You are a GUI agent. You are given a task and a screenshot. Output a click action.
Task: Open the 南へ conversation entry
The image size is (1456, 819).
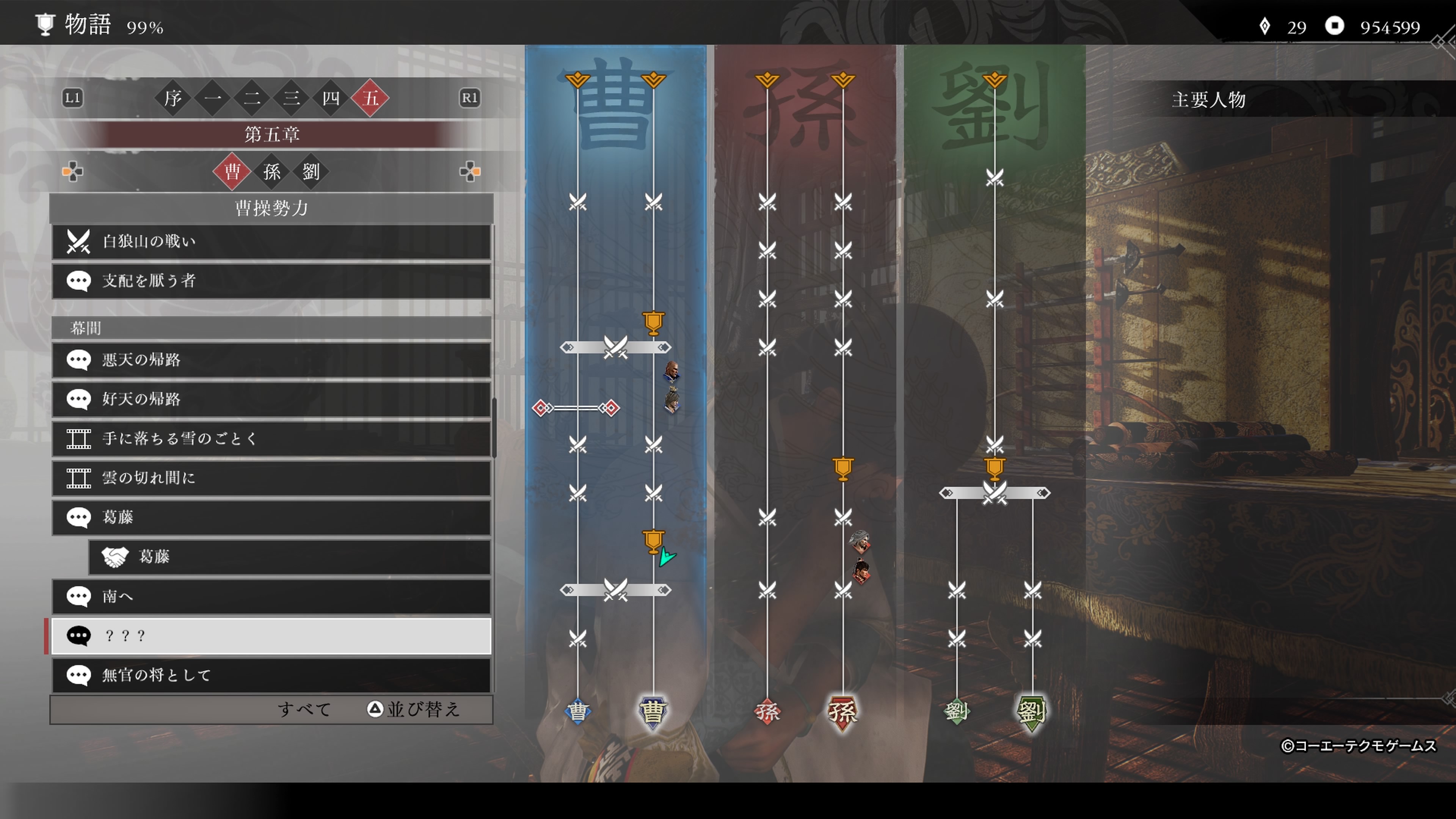point(271,596)
